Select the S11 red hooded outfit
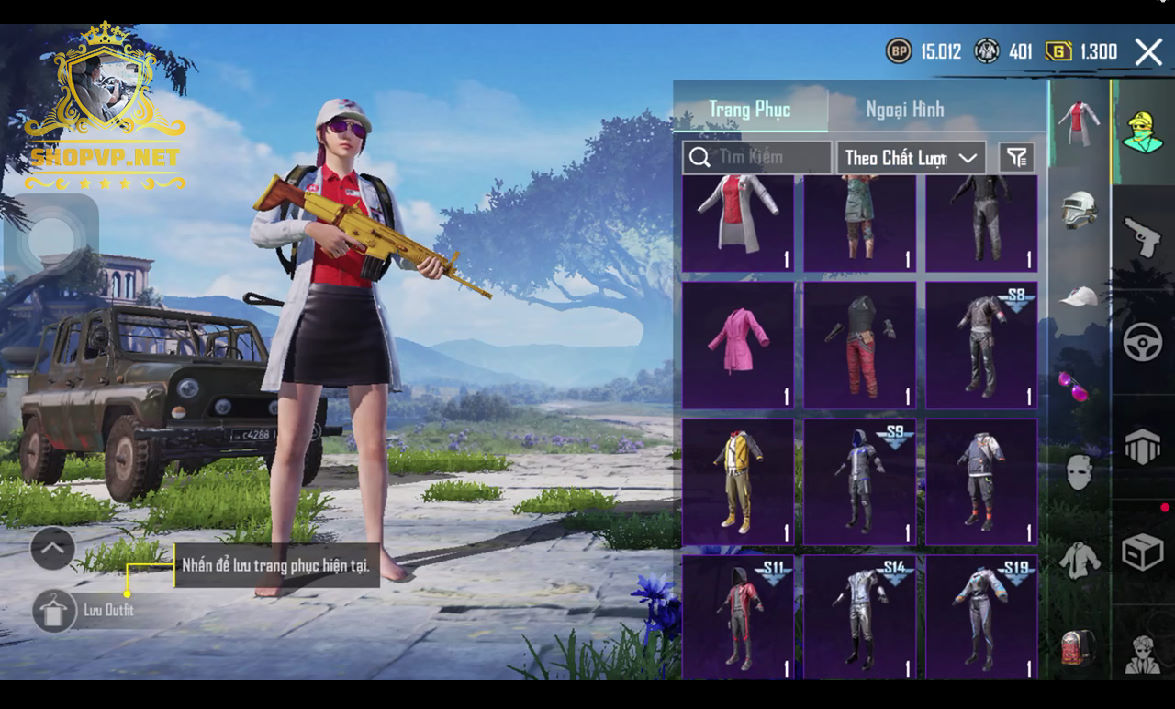This screenshot has height=709, width=1175. pos(738,617)
